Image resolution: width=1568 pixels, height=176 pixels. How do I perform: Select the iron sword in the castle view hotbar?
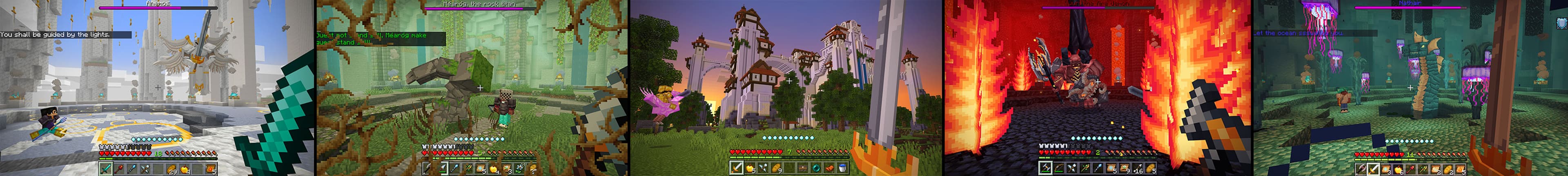(737, 168)
